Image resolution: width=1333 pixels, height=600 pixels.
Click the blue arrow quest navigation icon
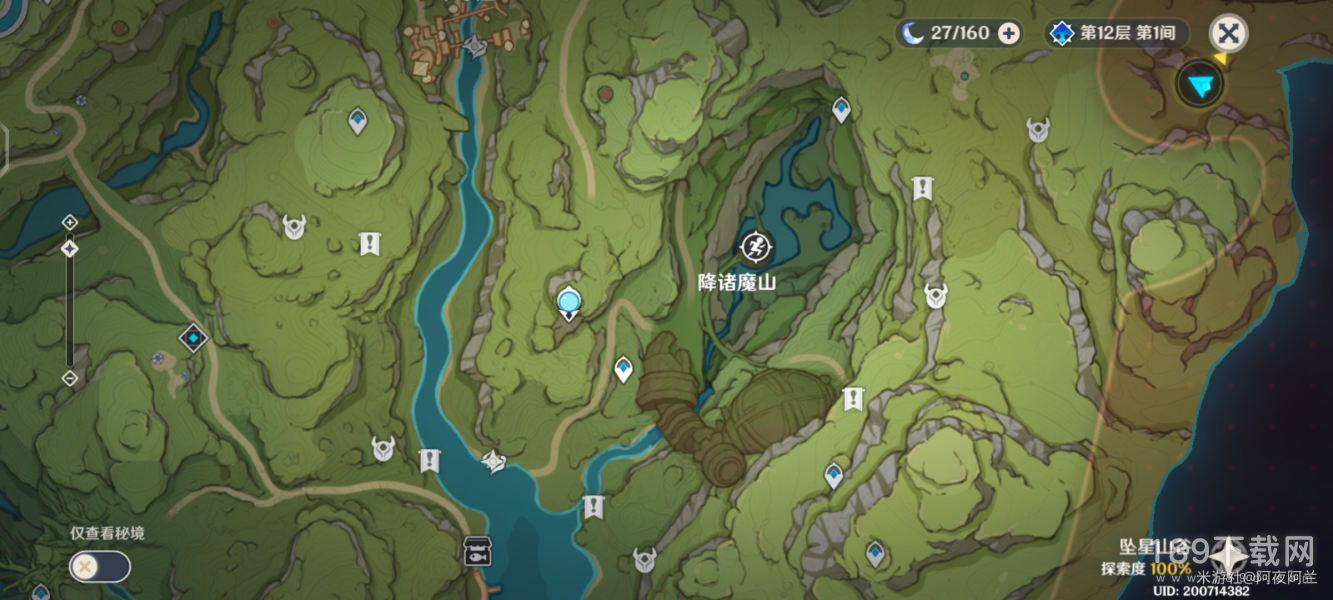click(1200, 84)
